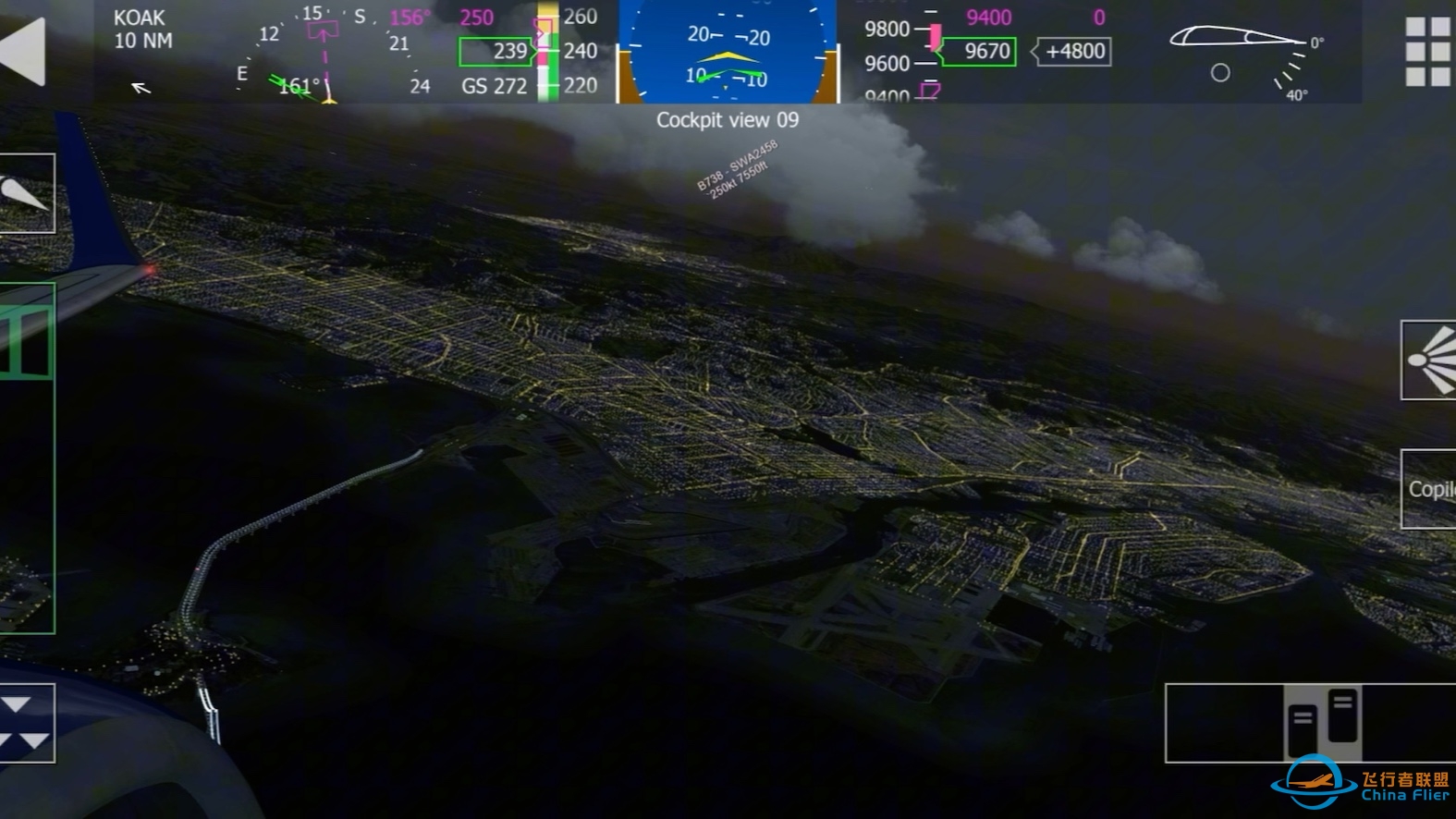
Task: Expand the back navigation arrow panel
Action: [23, 51]
